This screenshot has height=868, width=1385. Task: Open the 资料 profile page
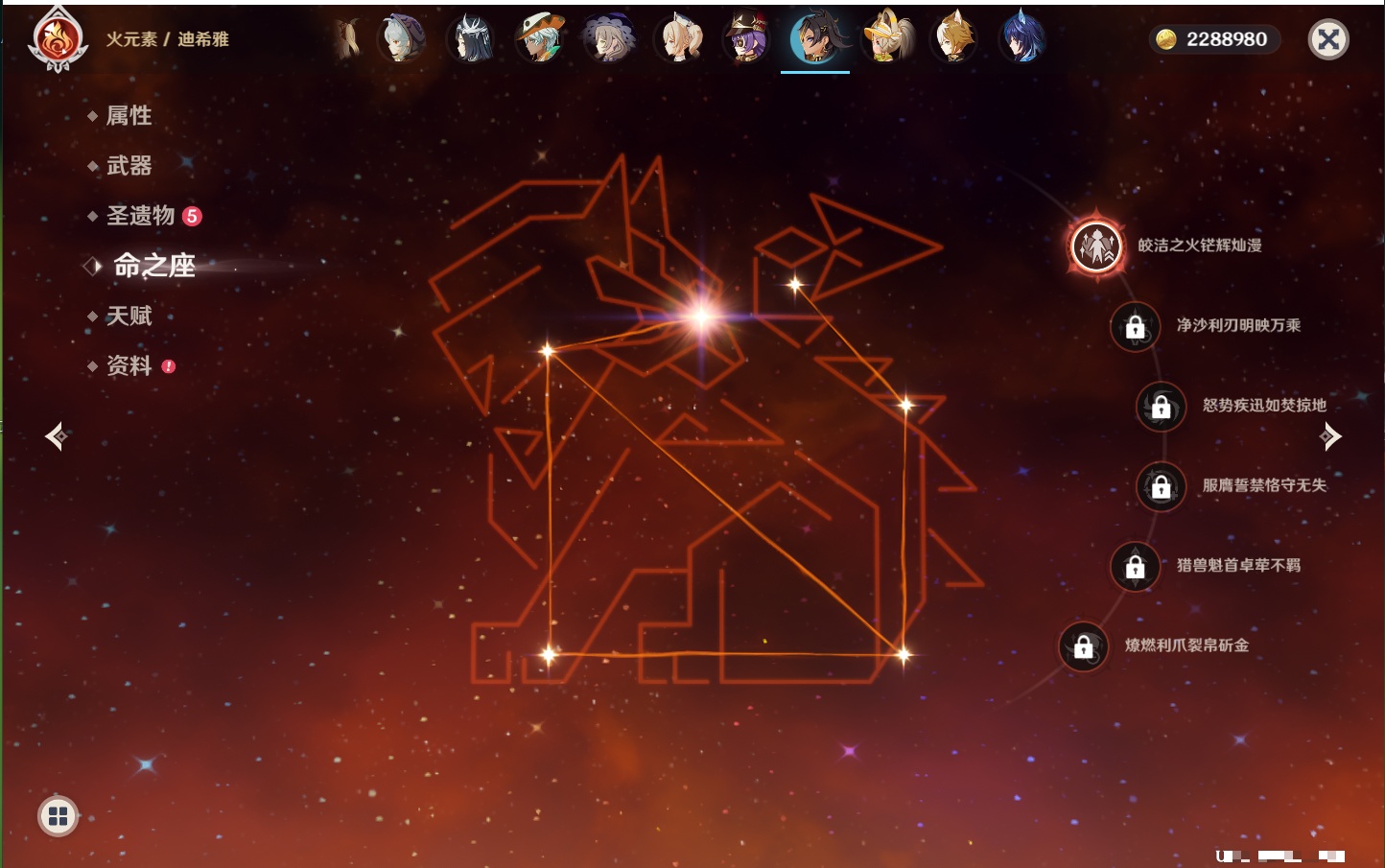pyautogui.click(x=129, y=365)
